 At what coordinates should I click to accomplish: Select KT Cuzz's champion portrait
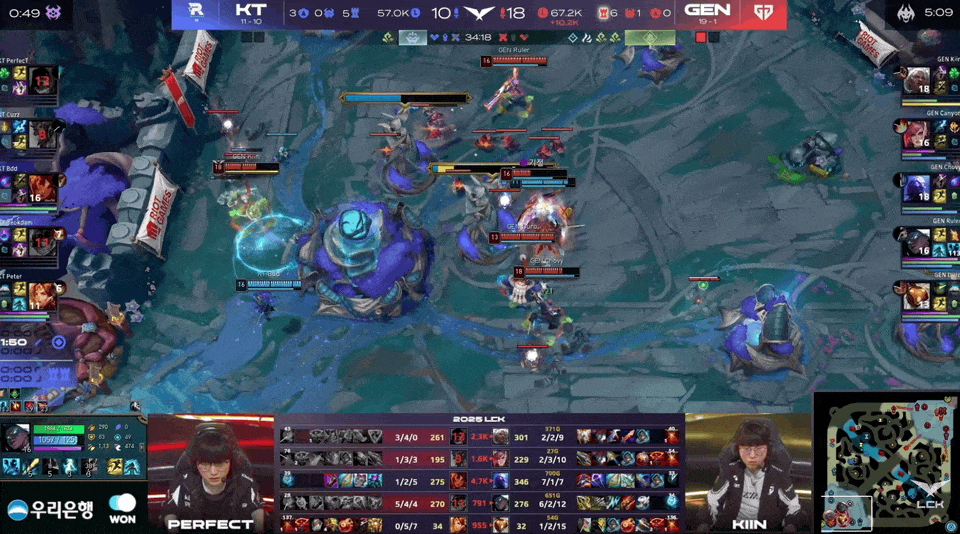41,134
